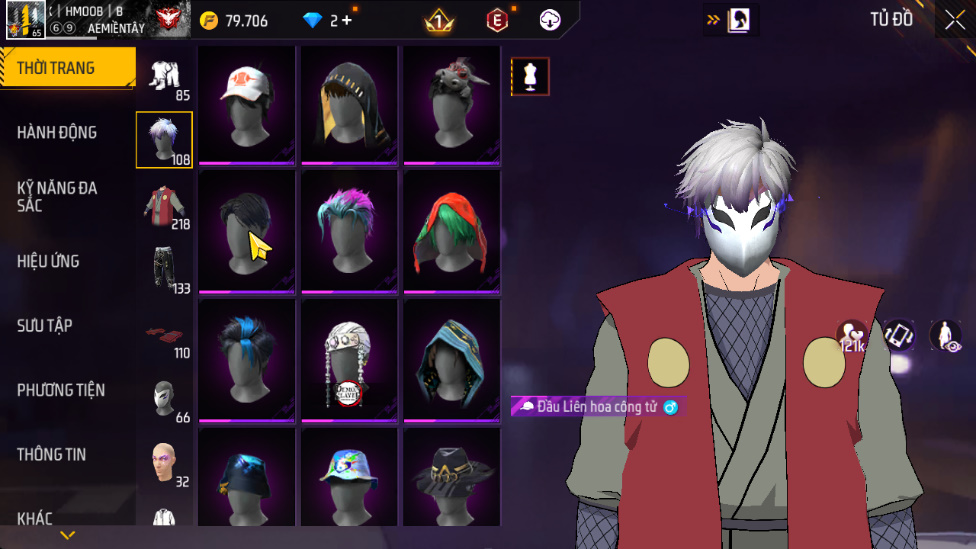Screen dimensions: 976x549
Task: Open the HÀNH ĐỘNG tab
Action: point(57,132)
